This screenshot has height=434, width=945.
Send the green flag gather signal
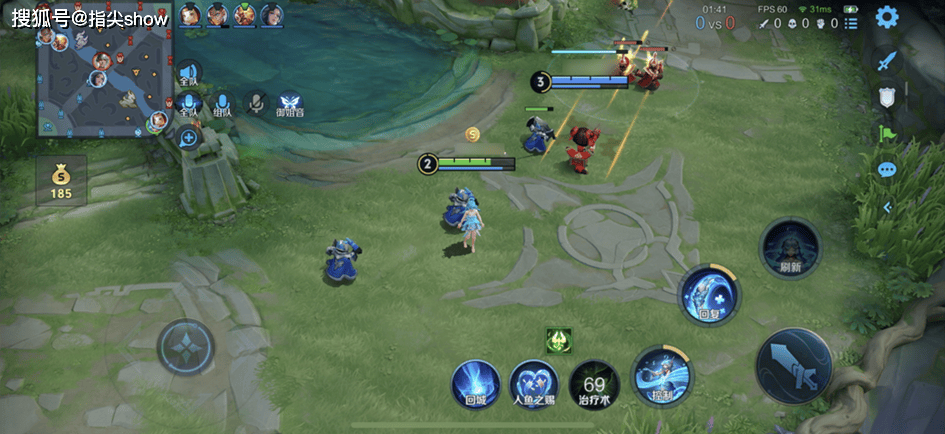[x=886, y=133]
